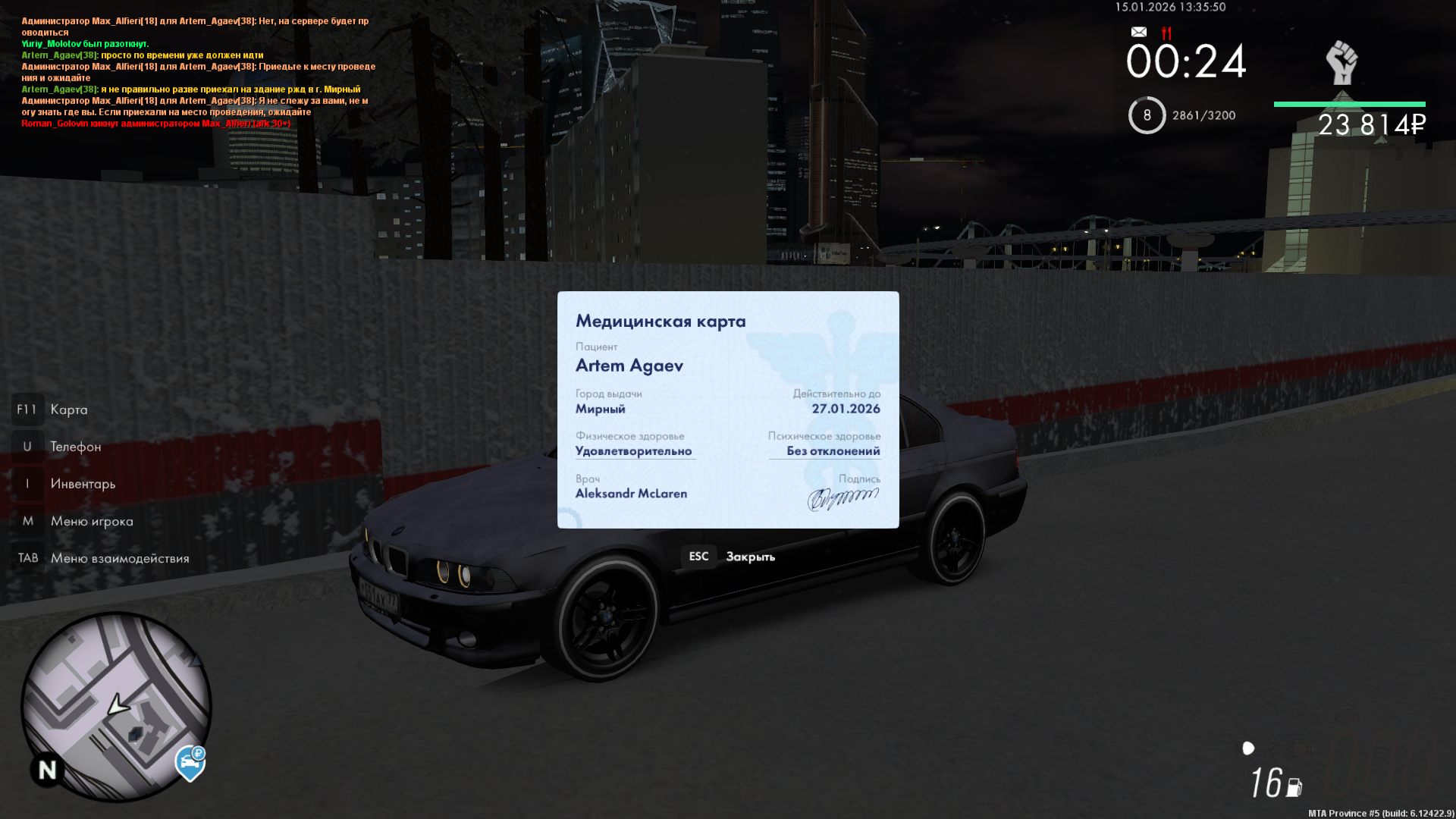
Task: Click the circular minimap
Action: tap(115, 706)
